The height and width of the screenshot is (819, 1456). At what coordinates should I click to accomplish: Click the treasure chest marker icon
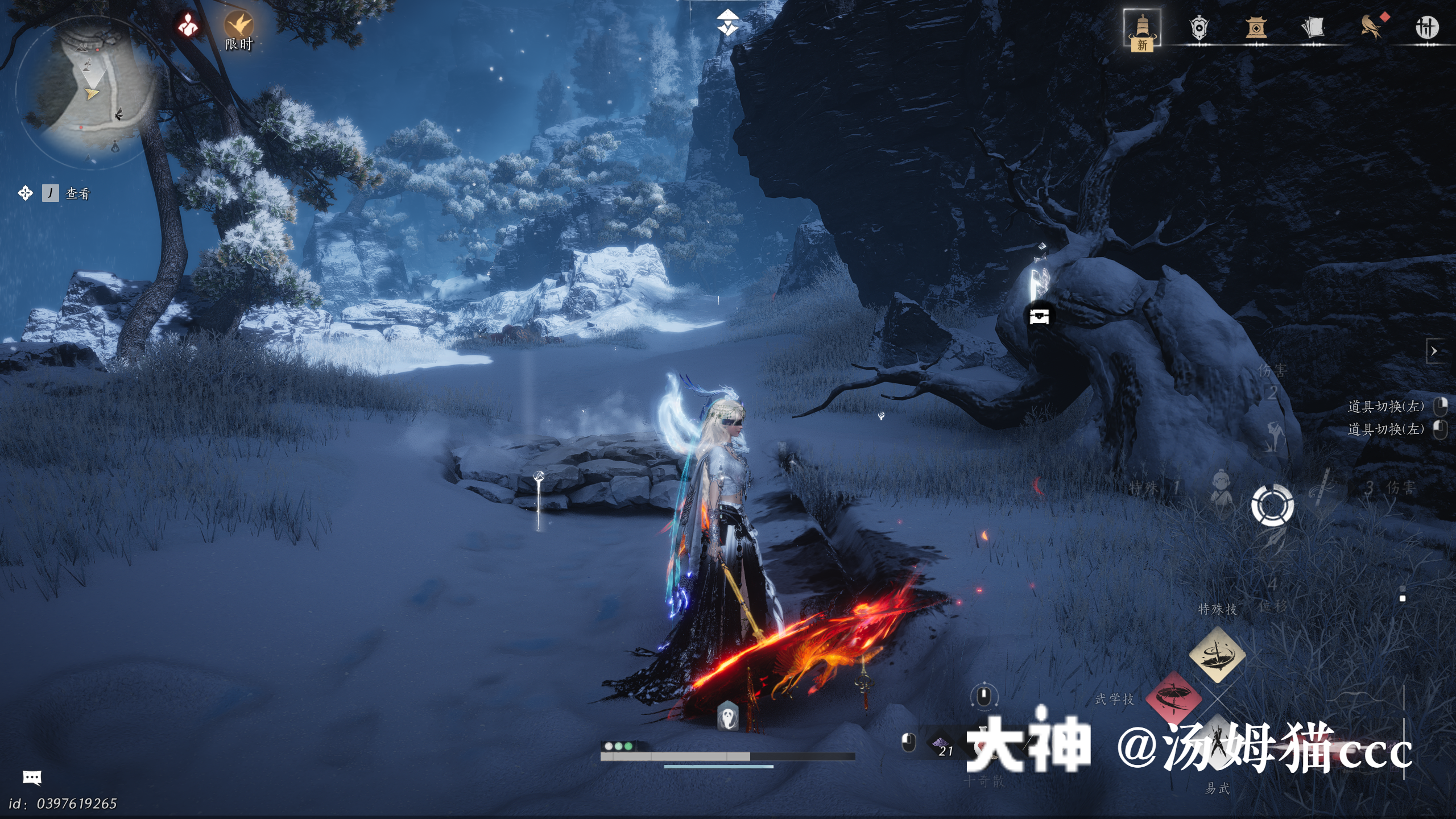(x=1039, y=316)
